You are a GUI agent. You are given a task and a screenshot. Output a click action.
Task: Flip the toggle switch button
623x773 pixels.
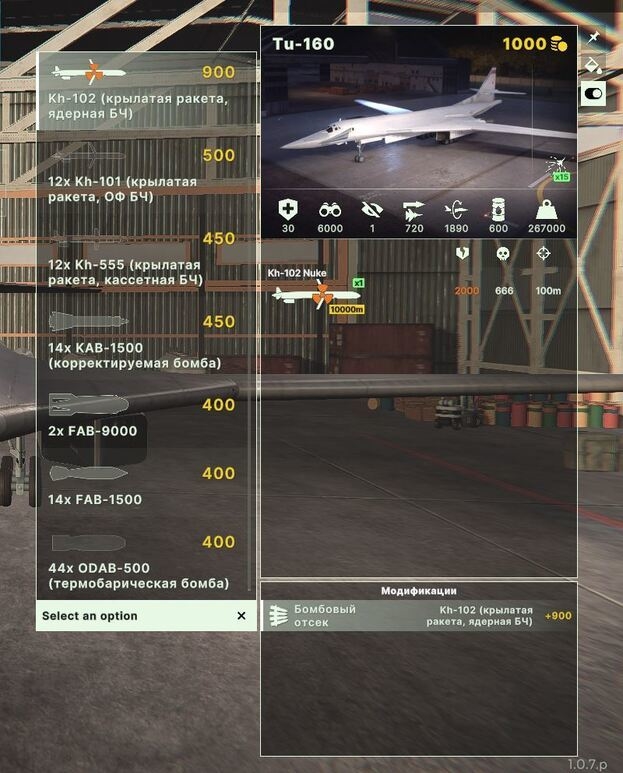pos(593,94)
